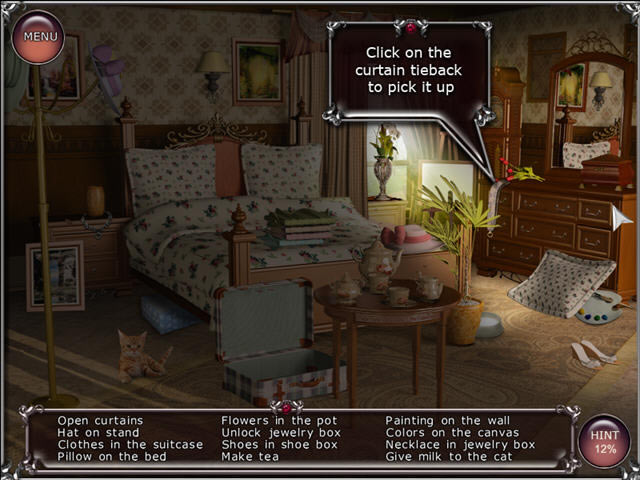
Task: Choose the "Clothes in the suitcase" task
Action: click(x=130, y=444)
